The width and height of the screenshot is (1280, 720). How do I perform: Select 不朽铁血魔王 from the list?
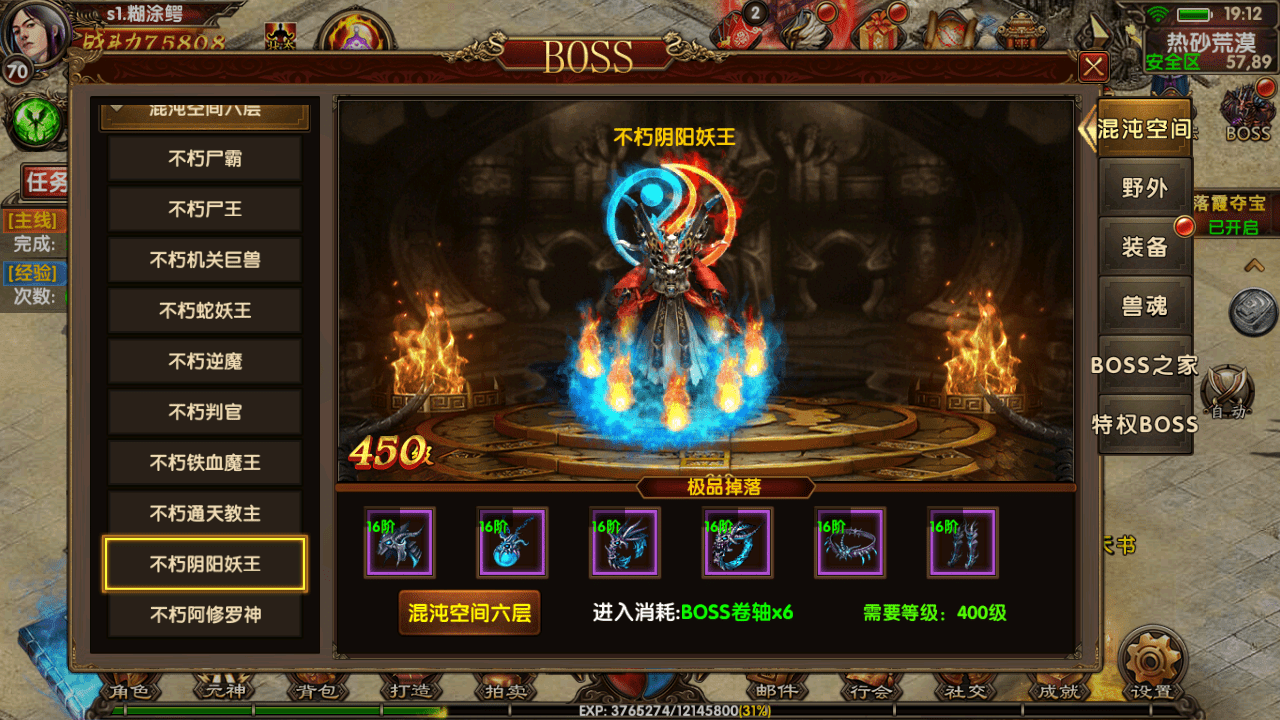[x=205, y=463]
